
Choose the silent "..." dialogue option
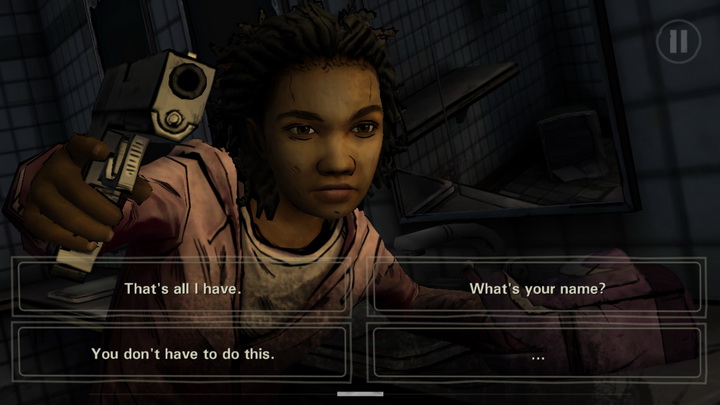click(x=537, y=352)
